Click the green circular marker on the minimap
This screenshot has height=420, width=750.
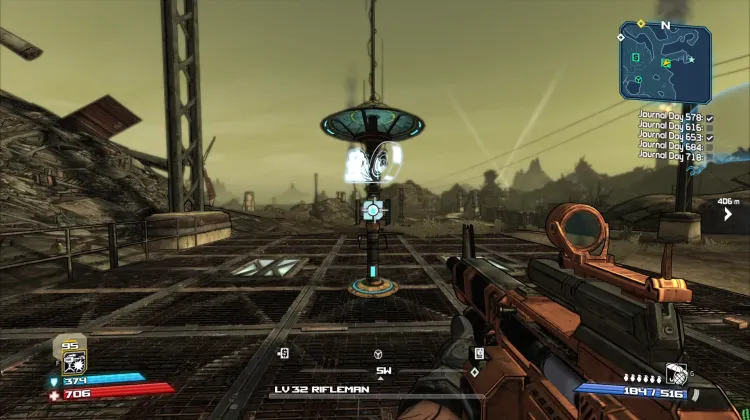[x=638, y=79]
